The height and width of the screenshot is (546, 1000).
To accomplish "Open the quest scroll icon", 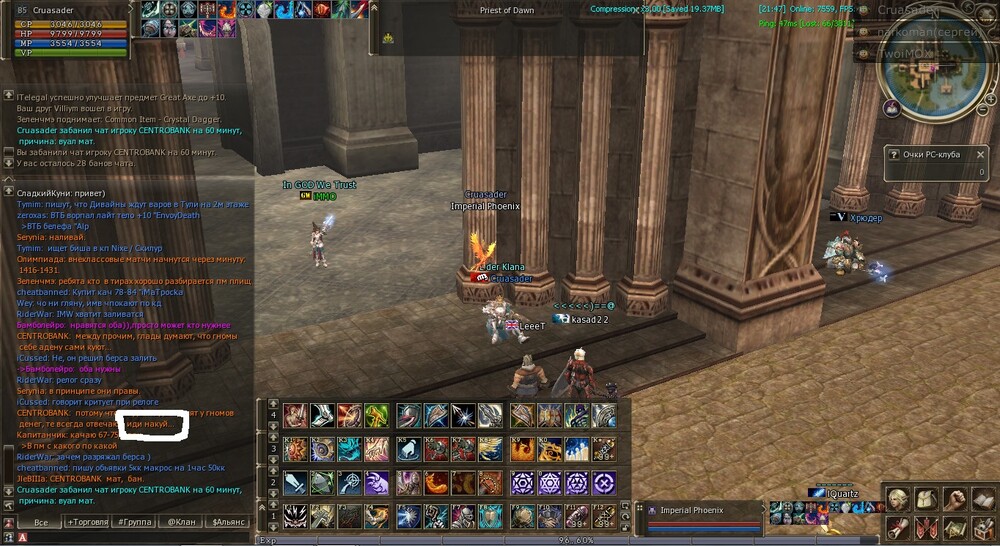I will [898, 527].
